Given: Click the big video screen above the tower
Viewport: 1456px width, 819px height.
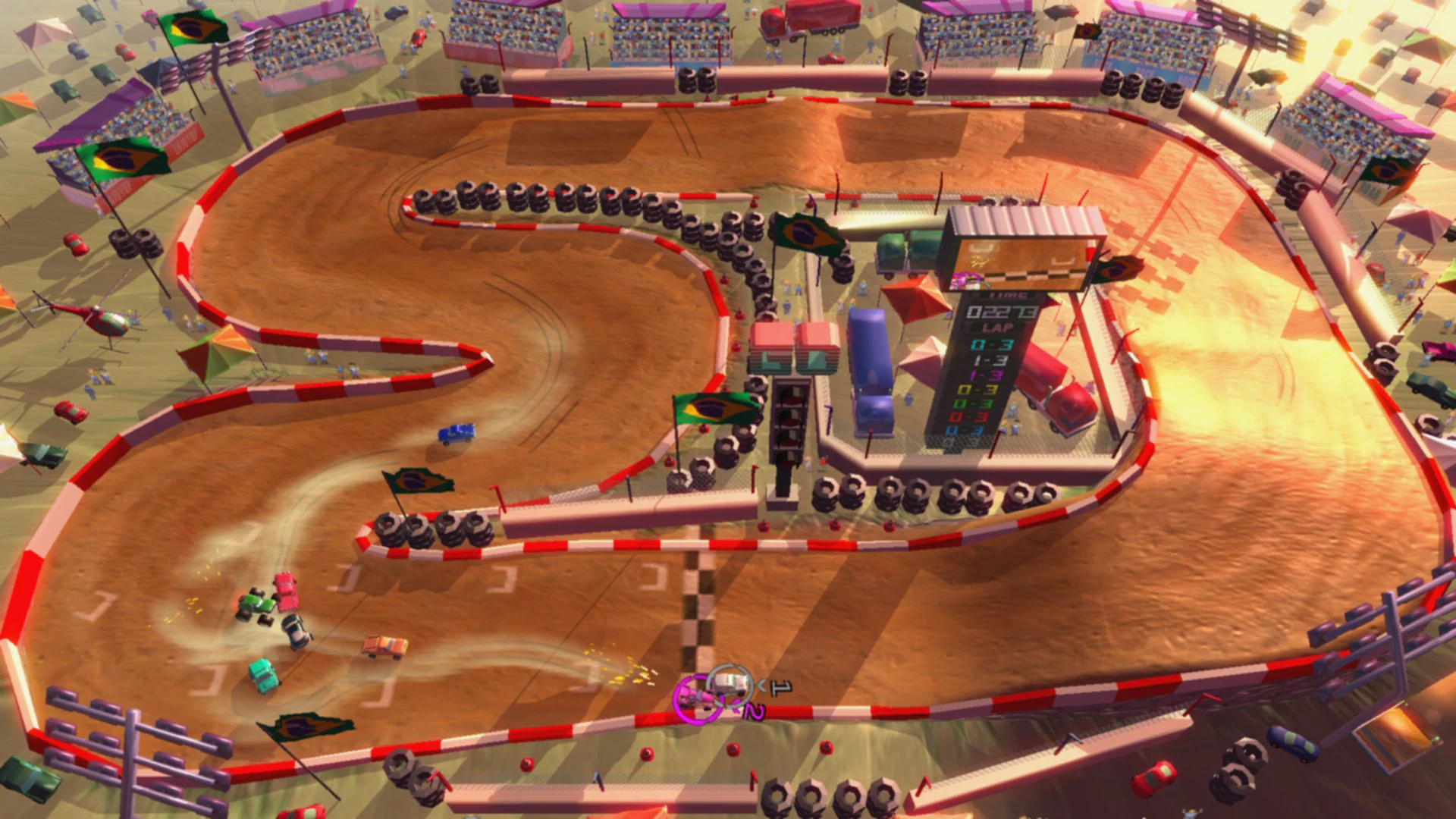Looking at the screenshot, I should [x=1020, y=262].
